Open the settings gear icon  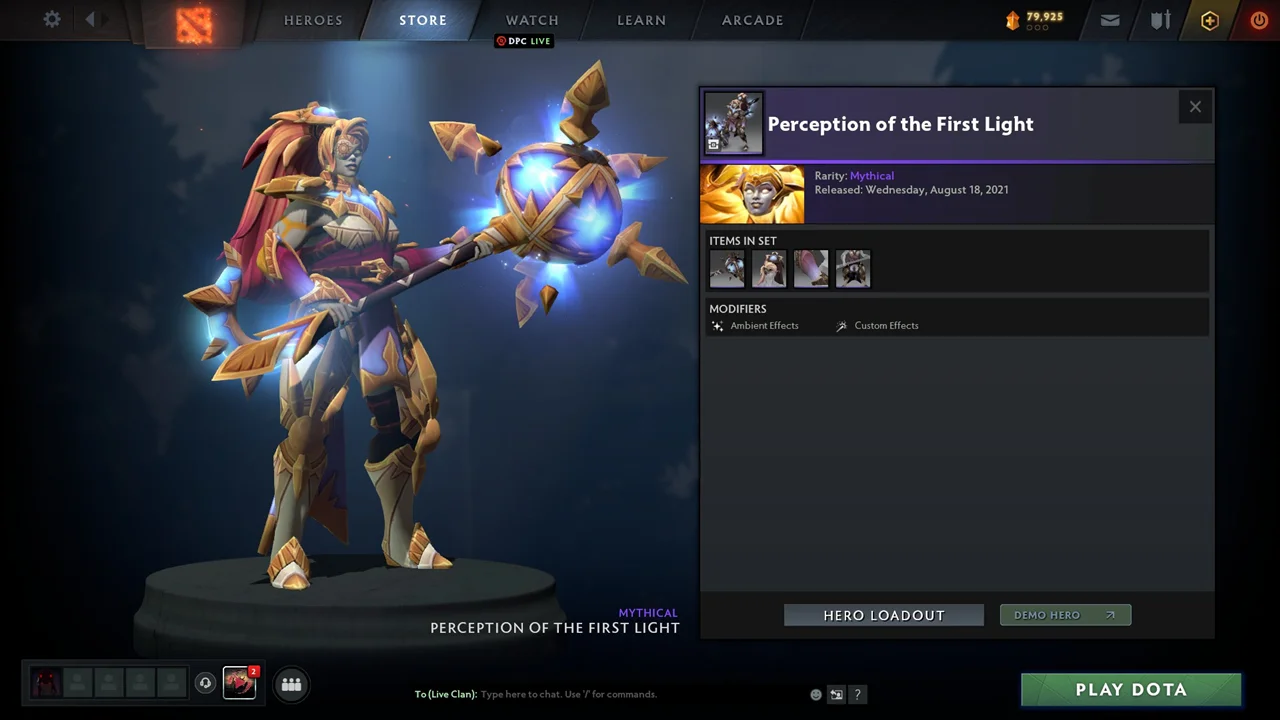[52, 19]
